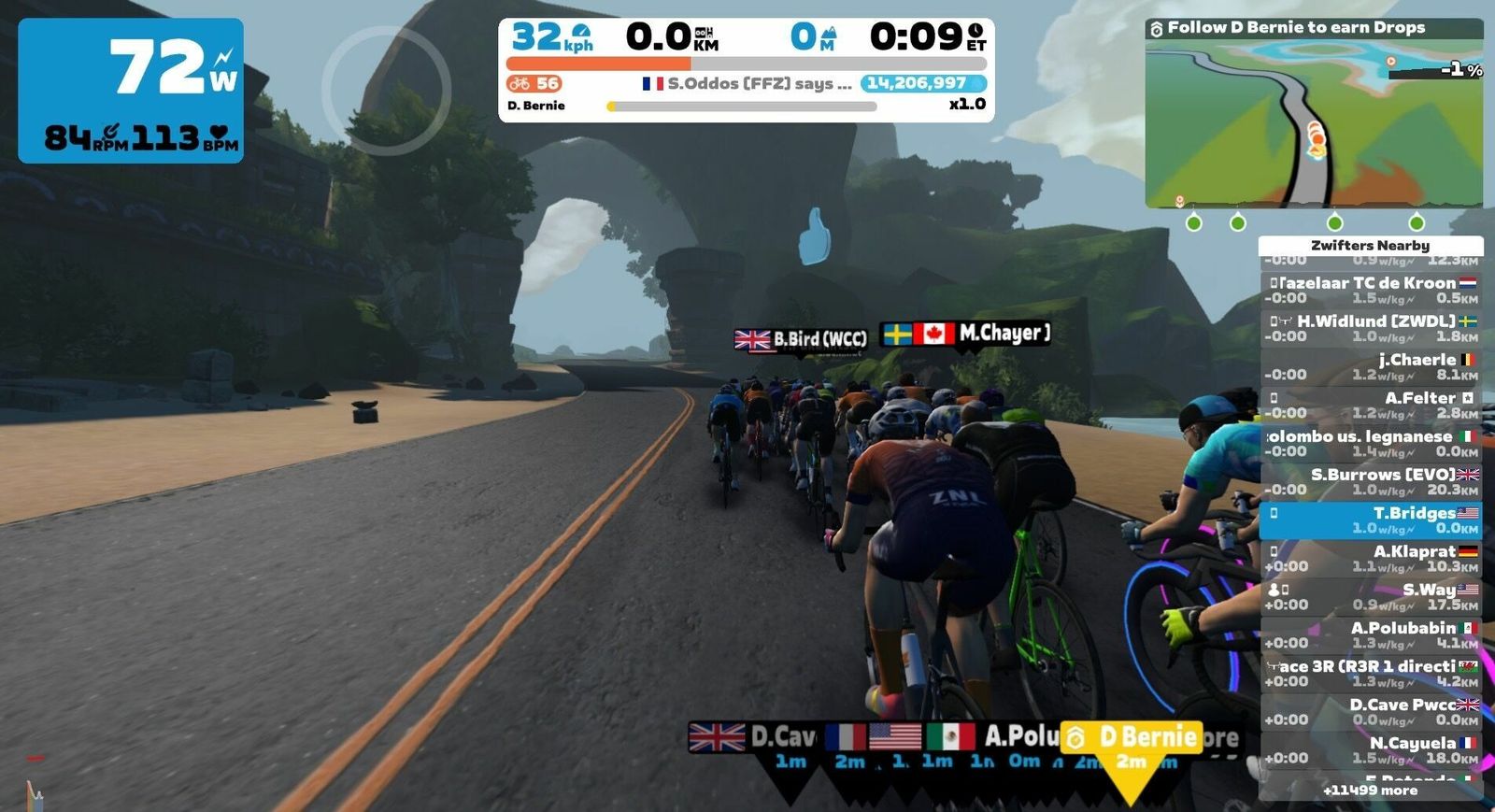Screen dimensions: 1495x812
Task: Choose N.Cayuela from the rider list
Action: click(x=1371, y=750)
